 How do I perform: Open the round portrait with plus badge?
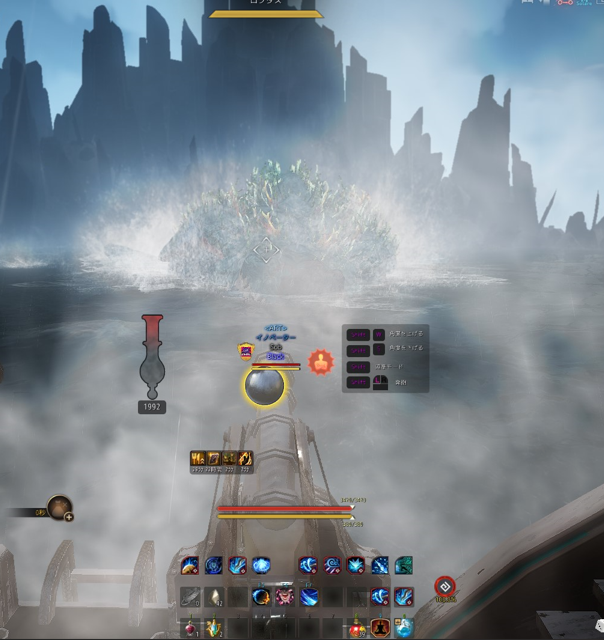click(59, 508)
